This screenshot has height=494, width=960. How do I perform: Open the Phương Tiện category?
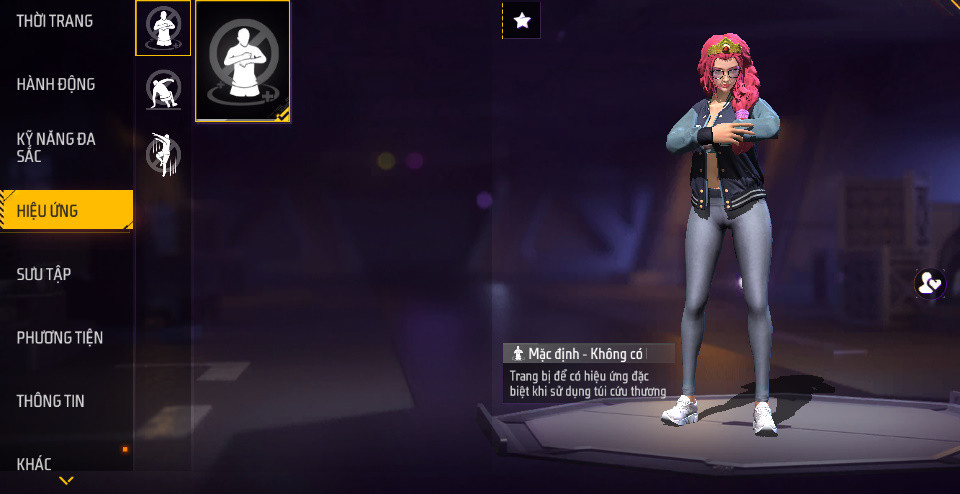[x=60, y=338]
